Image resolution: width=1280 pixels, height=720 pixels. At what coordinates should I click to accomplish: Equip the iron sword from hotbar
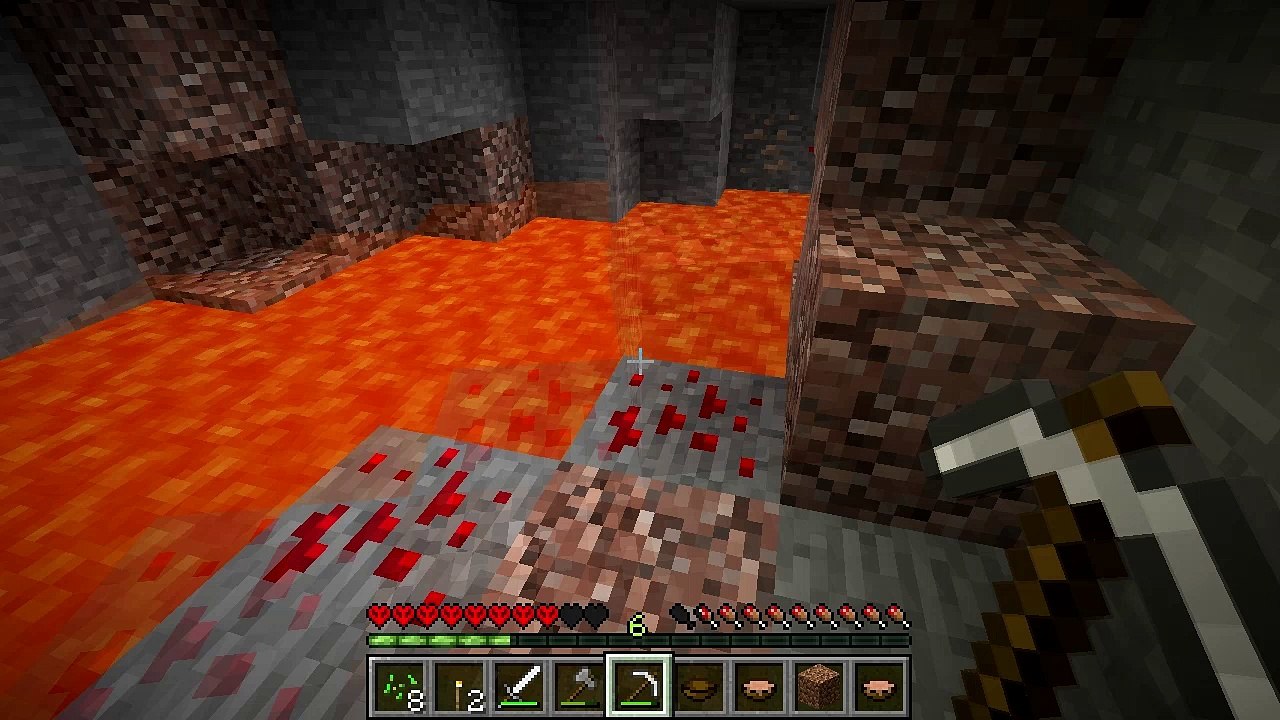(520, 686)
